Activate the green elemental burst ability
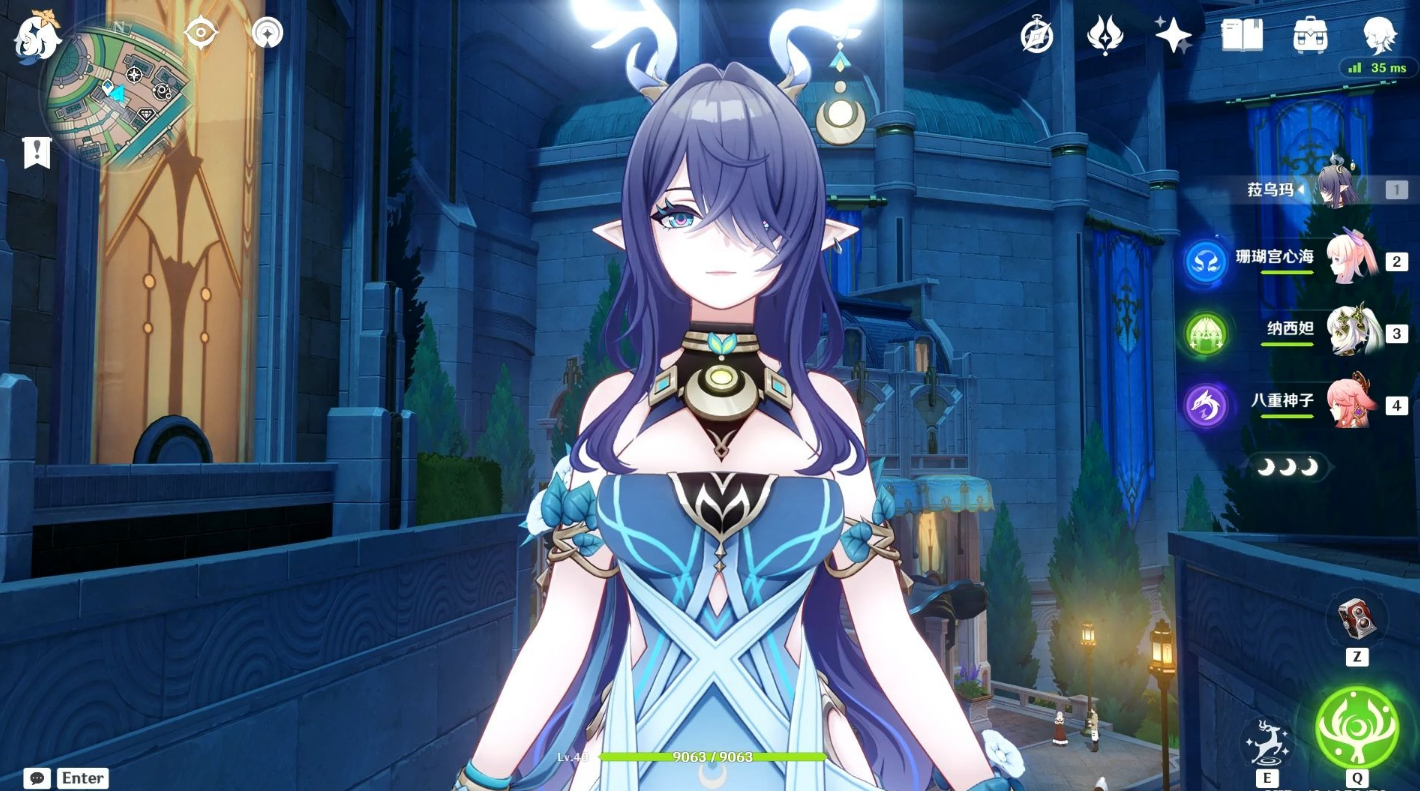 pyautogui.click(x=1357, y=727)
